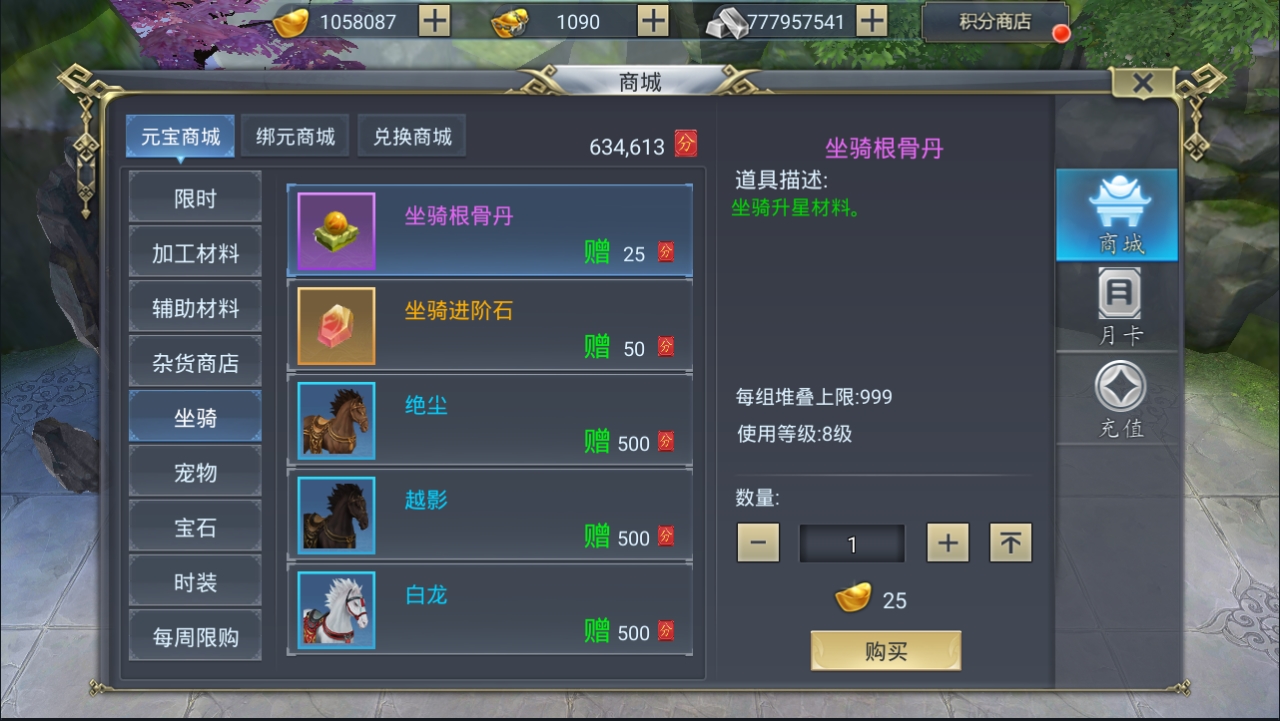Select the 白龙 white horse icon
1280x721 pixels.
tap(335, 612)
